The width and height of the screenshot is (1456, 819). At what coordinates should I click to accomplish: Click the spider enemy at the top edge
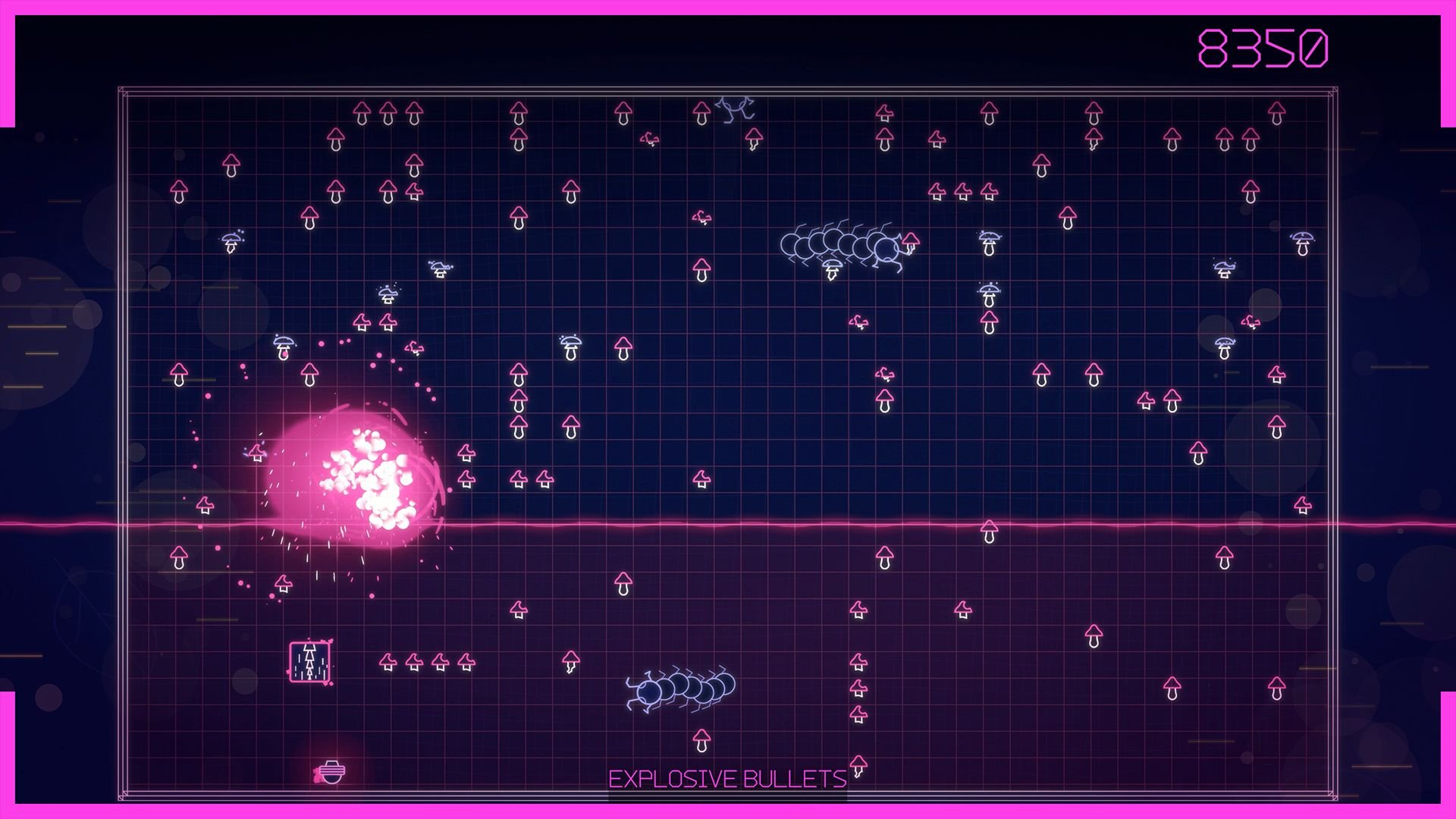point(733,108)
